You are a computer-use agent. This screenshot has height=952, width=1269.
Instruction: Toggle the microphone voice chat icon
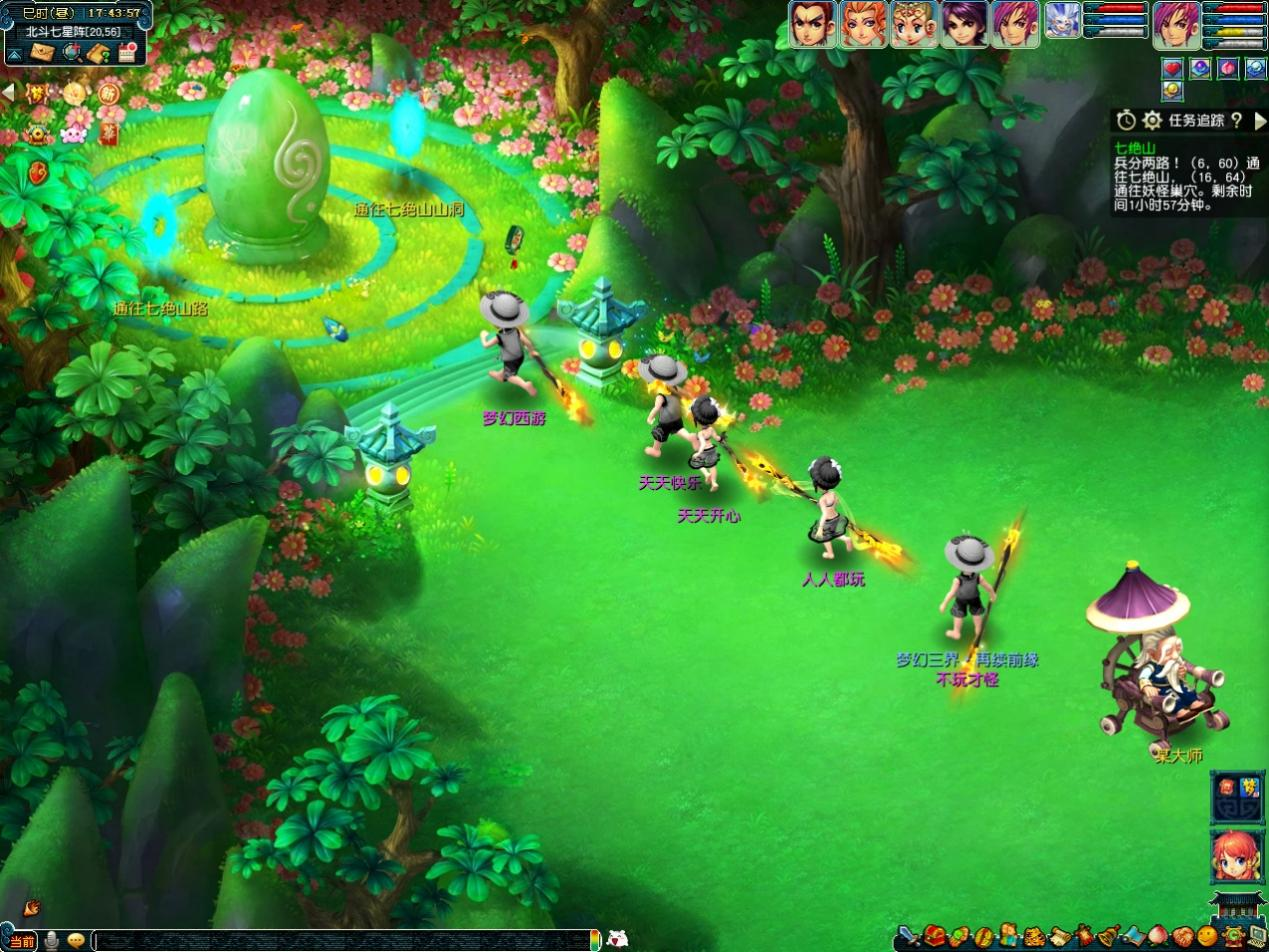point(52,941)
